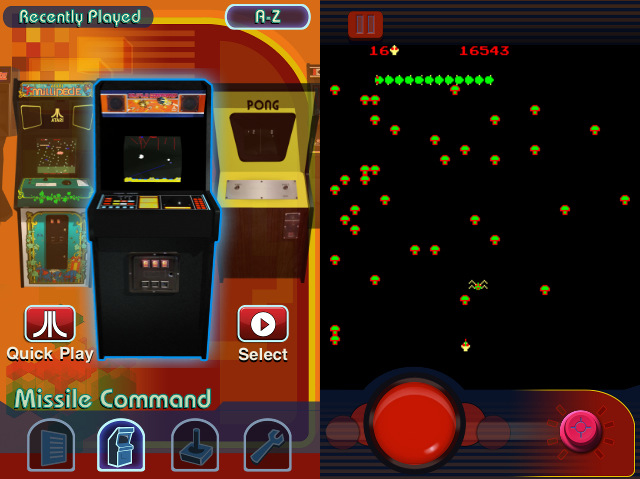Pause the Centipede game
The width and height of the screenshot is (640, 479).
tap(365, 24)
